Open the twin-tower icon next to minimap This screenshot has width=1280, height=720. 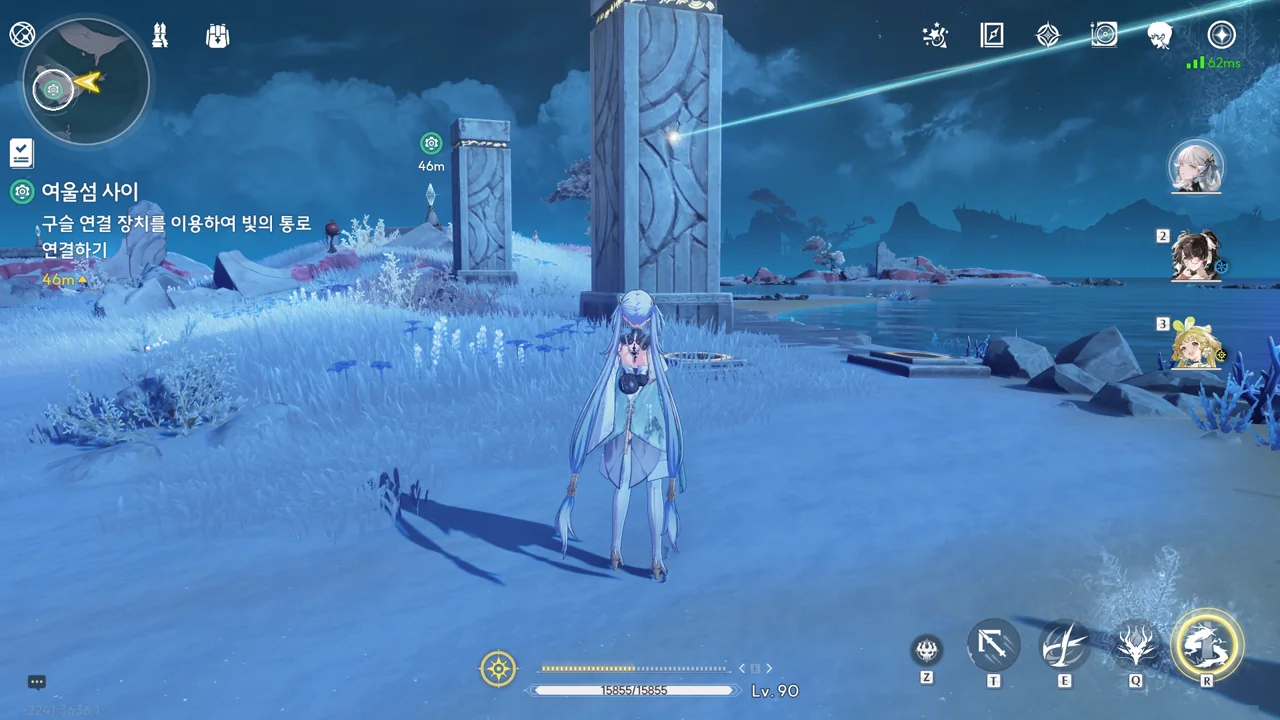(159, 36)
